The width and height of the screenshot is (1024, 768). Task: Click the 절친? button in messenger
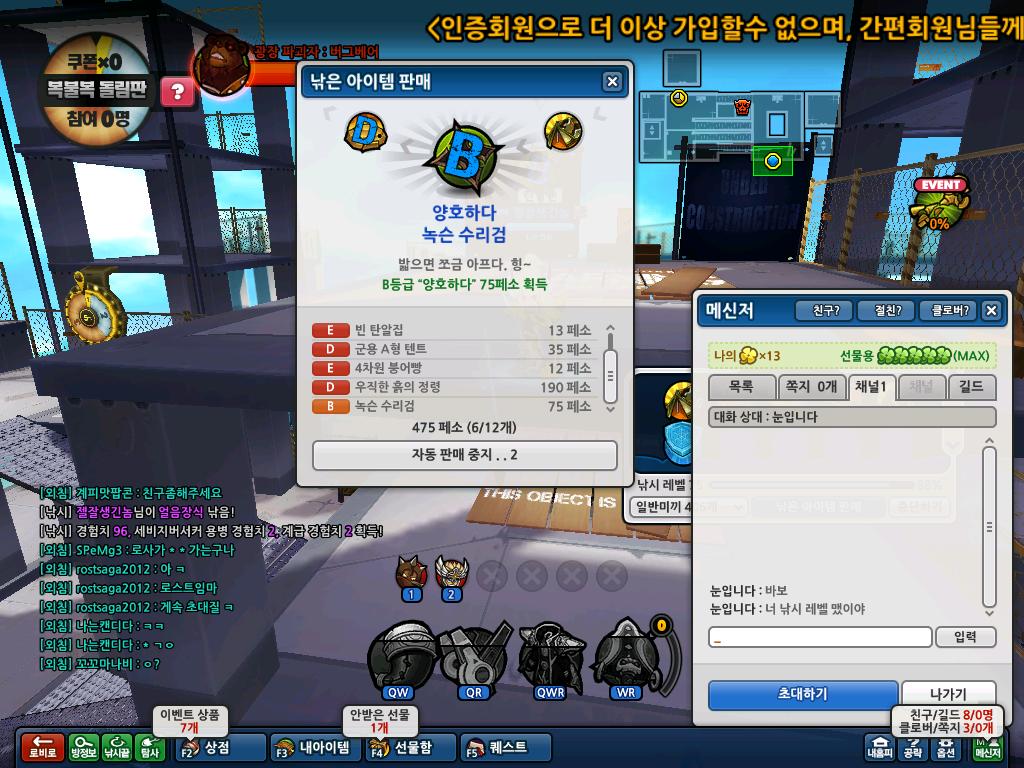pos(886,311)
